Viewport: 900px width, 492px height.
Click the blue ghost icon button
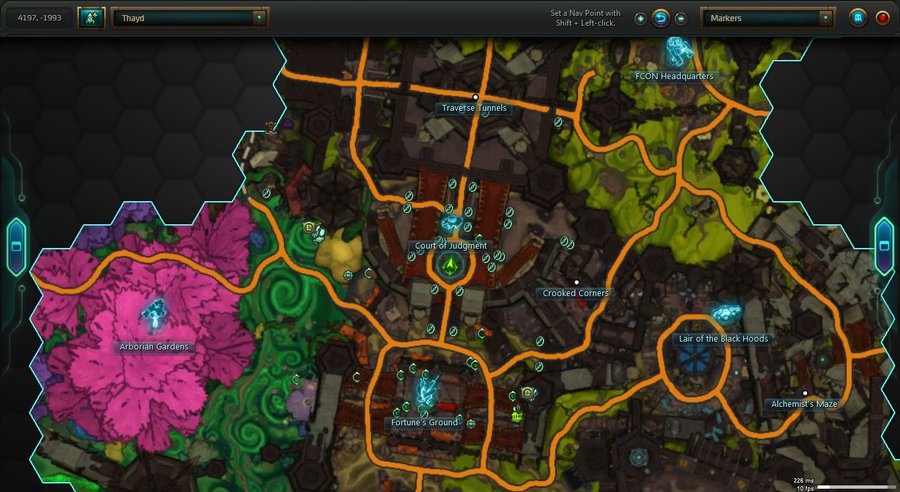click(x=858, y=18)
